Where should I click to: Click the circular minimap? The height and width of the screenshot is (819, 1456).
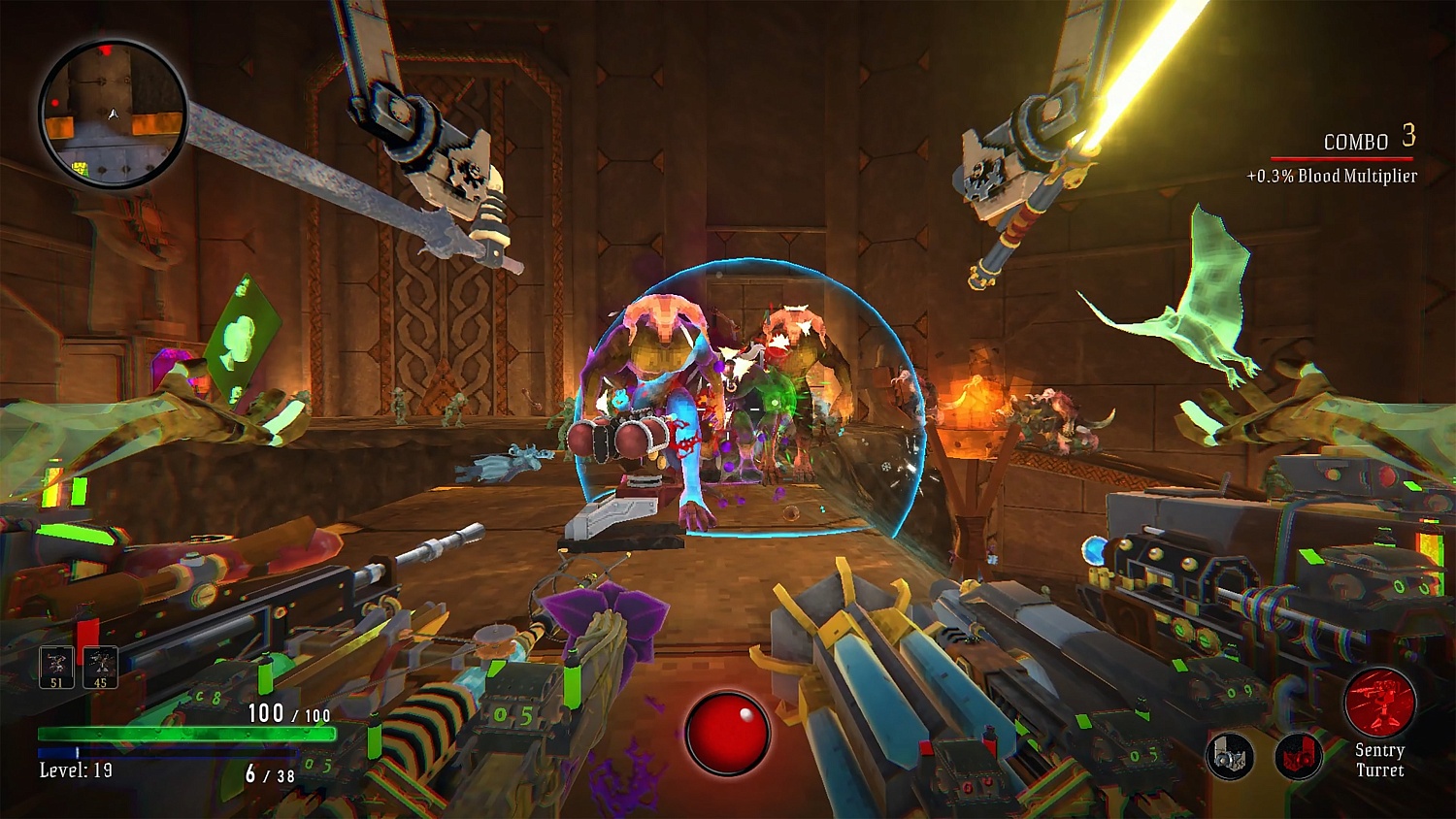113,115
